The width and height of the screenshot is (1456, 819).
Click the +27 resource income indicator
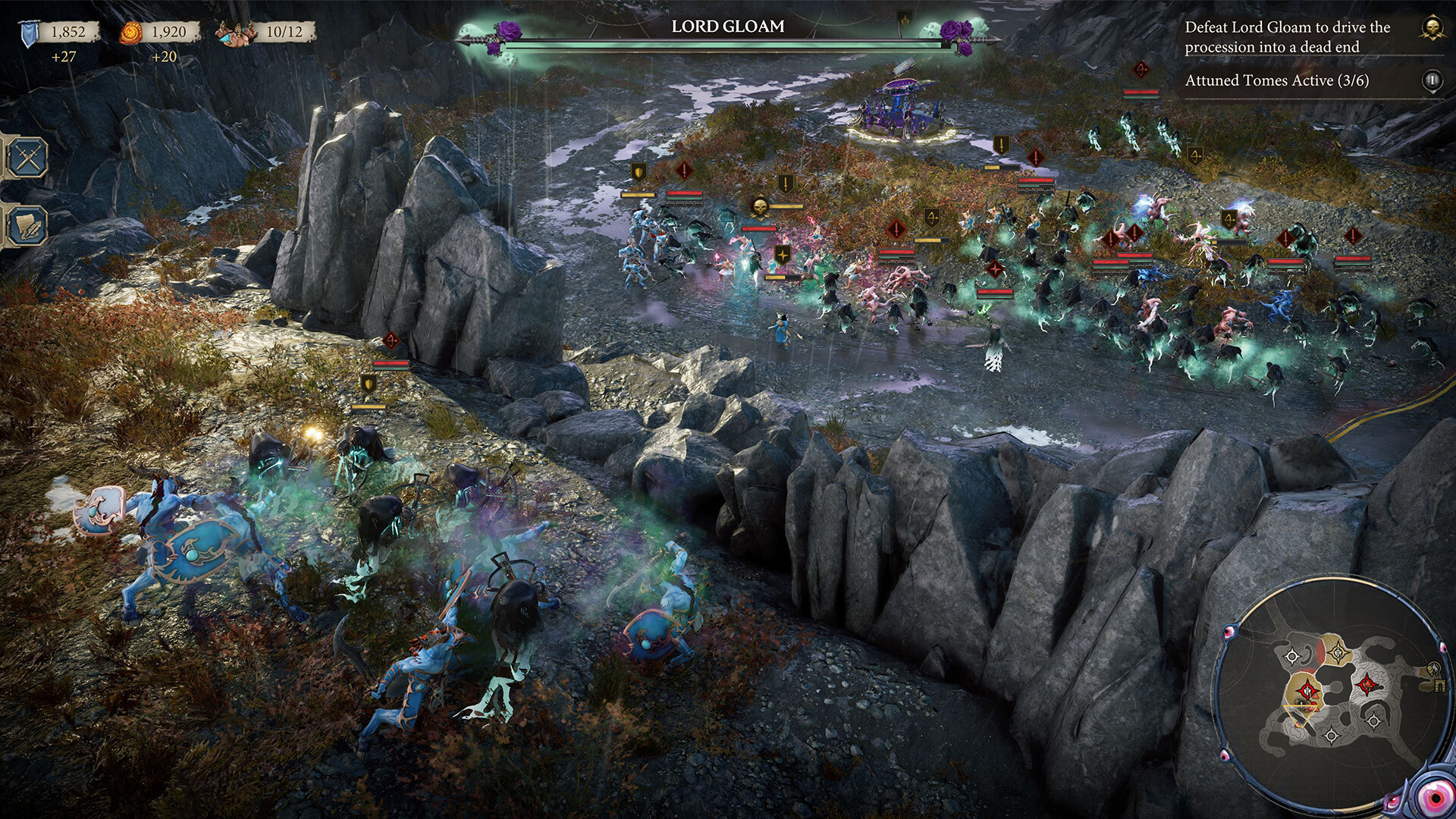coord(65,55)
